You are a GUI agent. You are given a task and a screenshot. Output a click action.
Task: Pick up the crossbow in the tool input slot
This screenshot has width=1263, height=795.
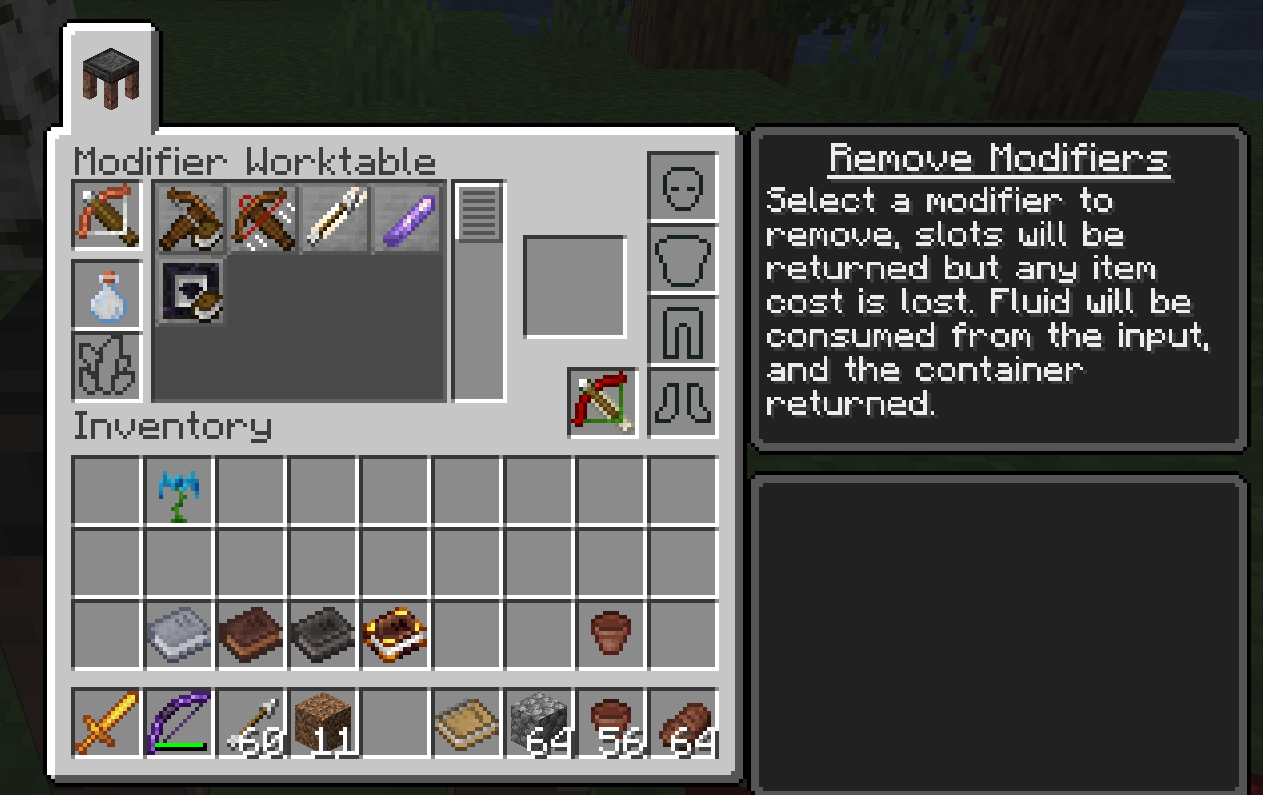click(108, 216)
